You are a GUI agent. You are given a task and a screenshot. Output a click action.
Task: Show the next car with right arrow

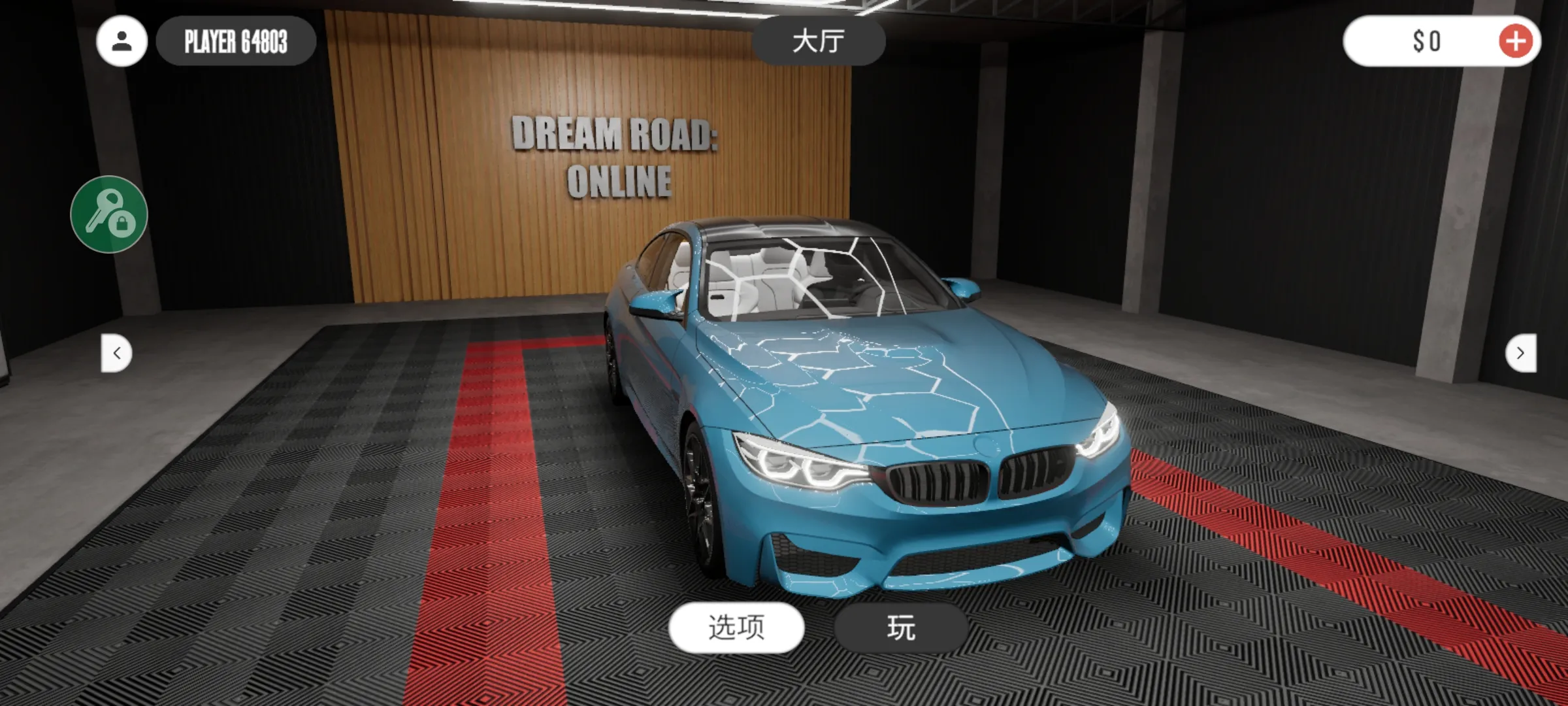[x=1520, y=353]
